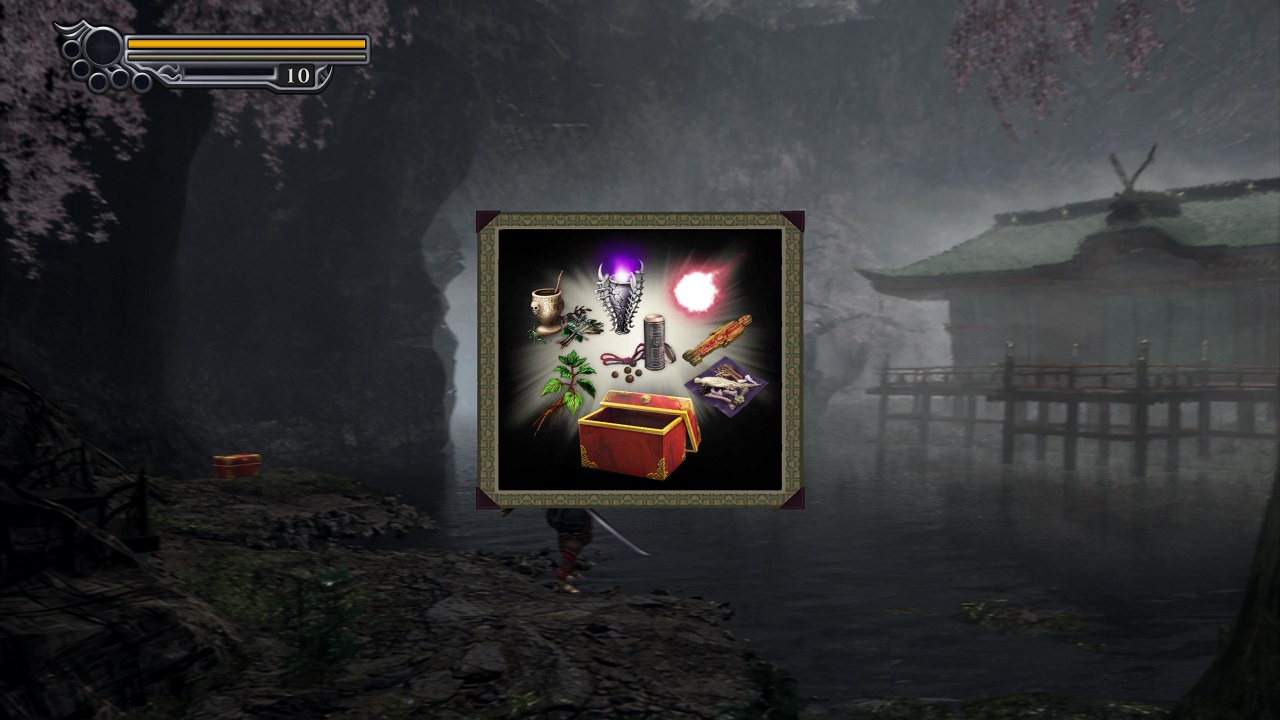The image size is (1280, 720).
Task: Toggle the large HUD soul orb
Action: pos(100,45)
